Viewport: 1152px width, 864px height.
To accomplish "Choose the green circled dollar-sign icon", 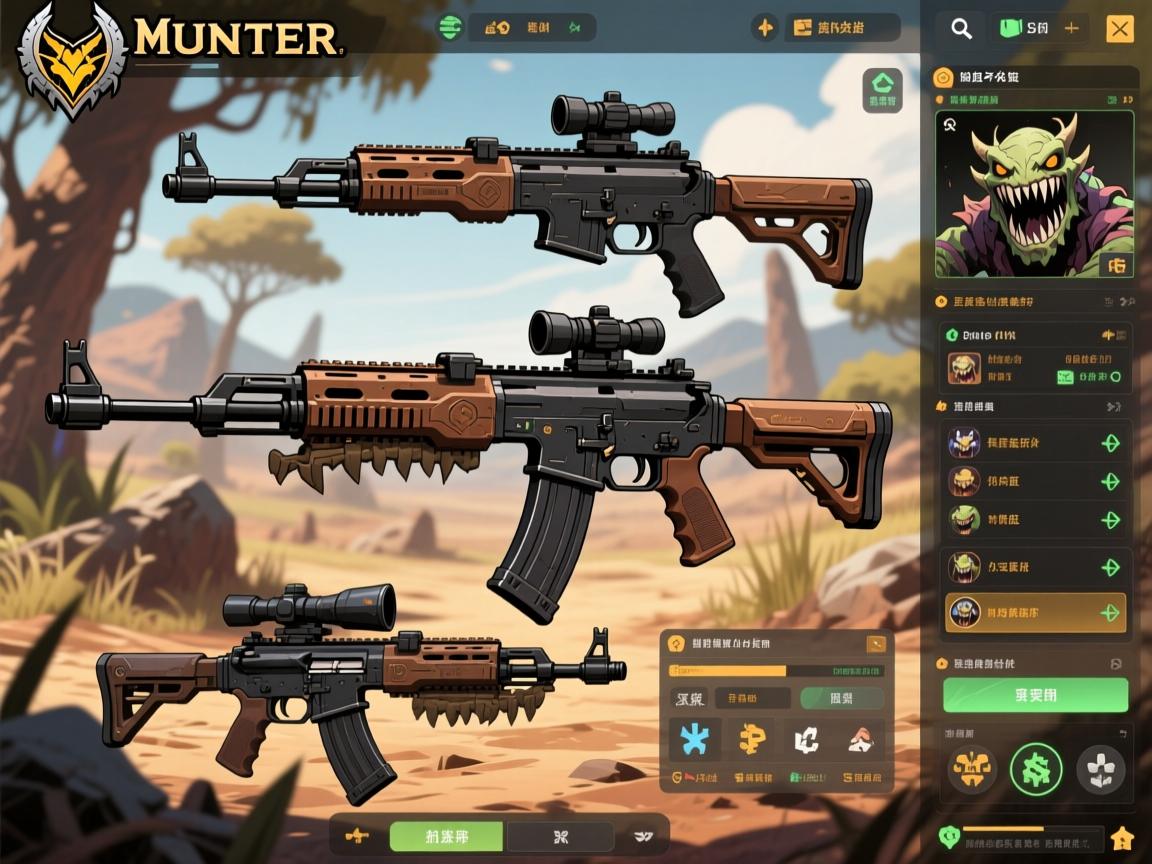I will click(1035, 769).
